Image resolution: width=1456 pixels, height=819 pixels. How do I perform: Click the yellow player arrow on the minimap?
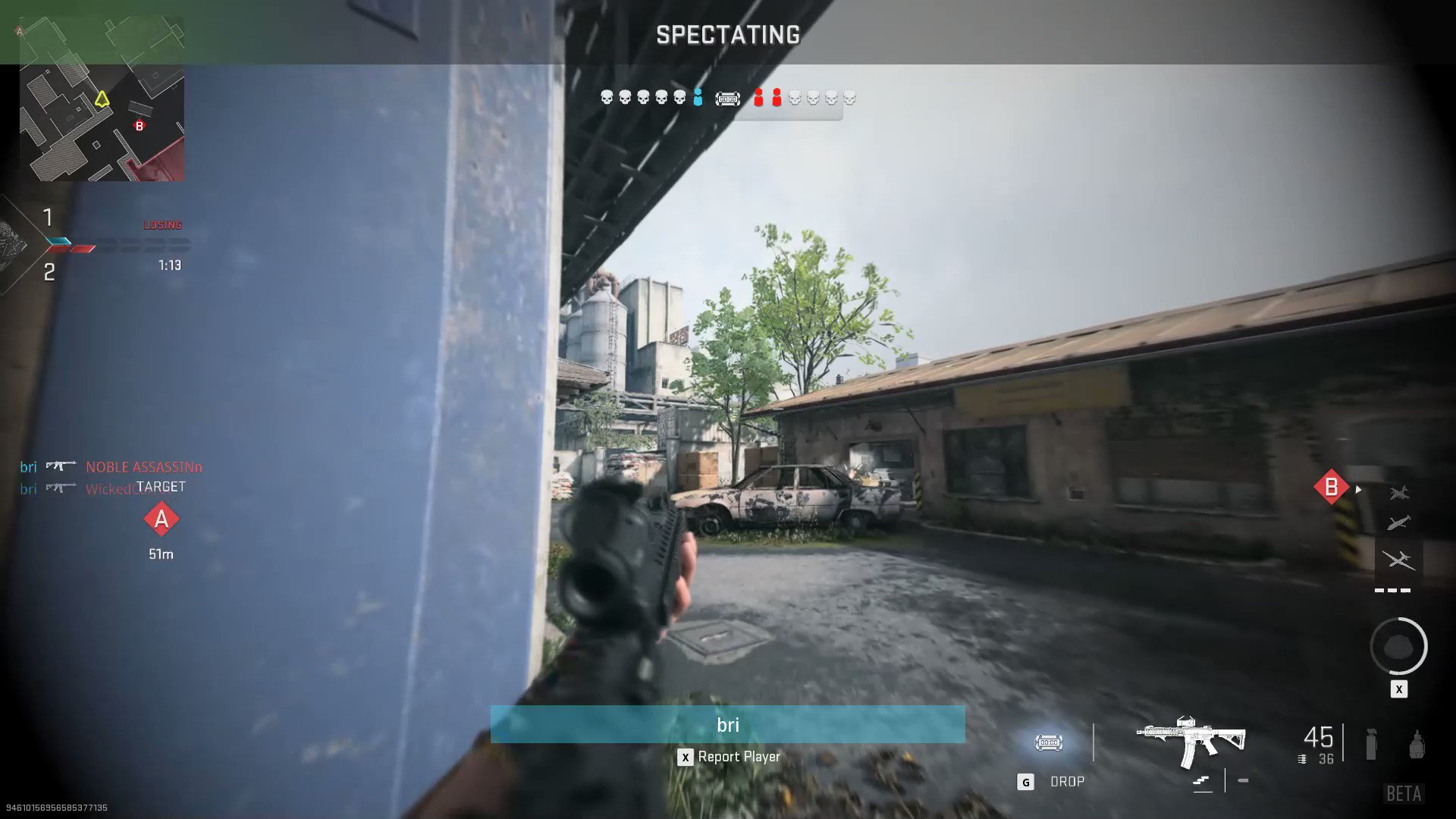(101, 97)
